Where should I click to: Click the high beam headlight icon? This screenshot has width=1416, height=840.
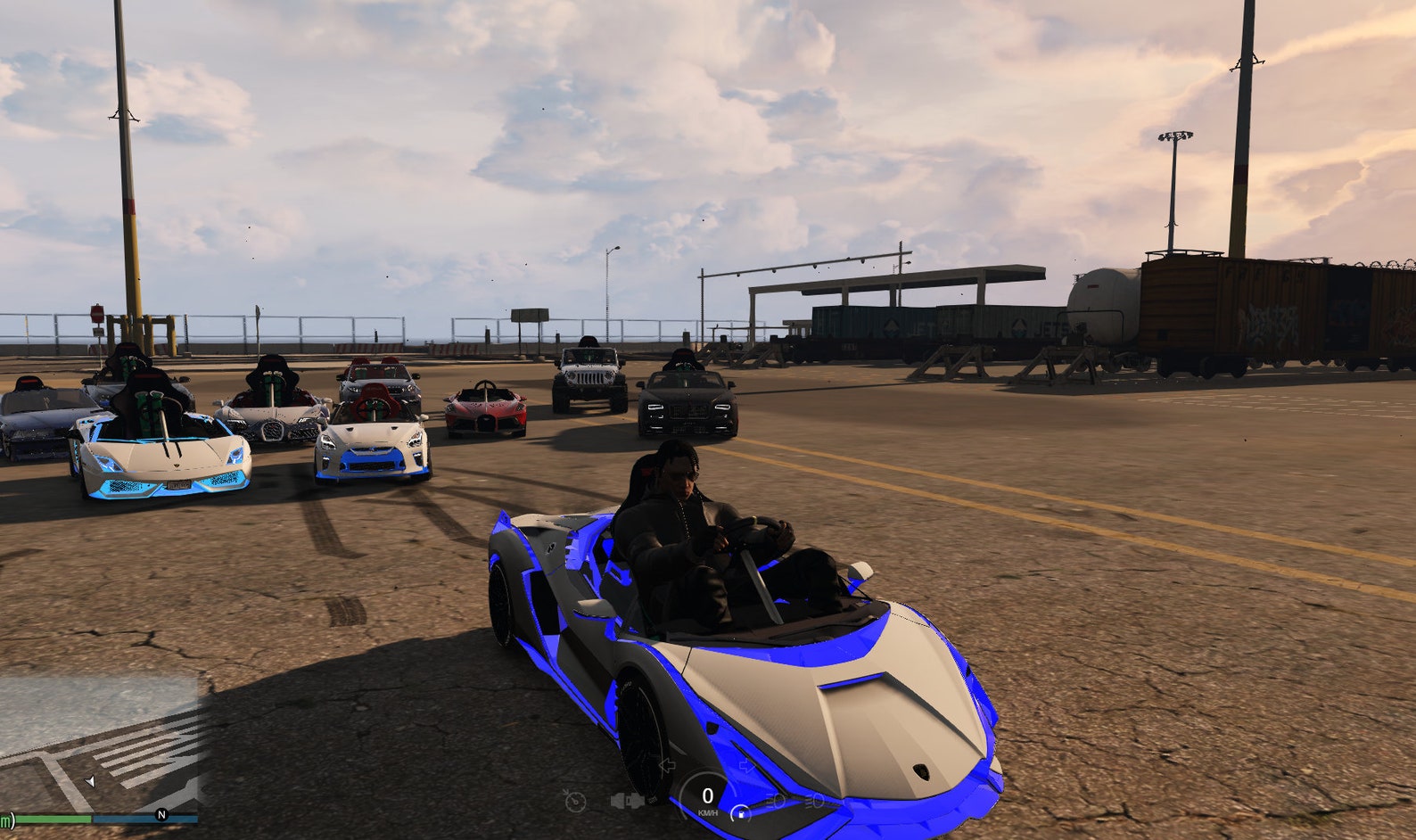(816, 801)
